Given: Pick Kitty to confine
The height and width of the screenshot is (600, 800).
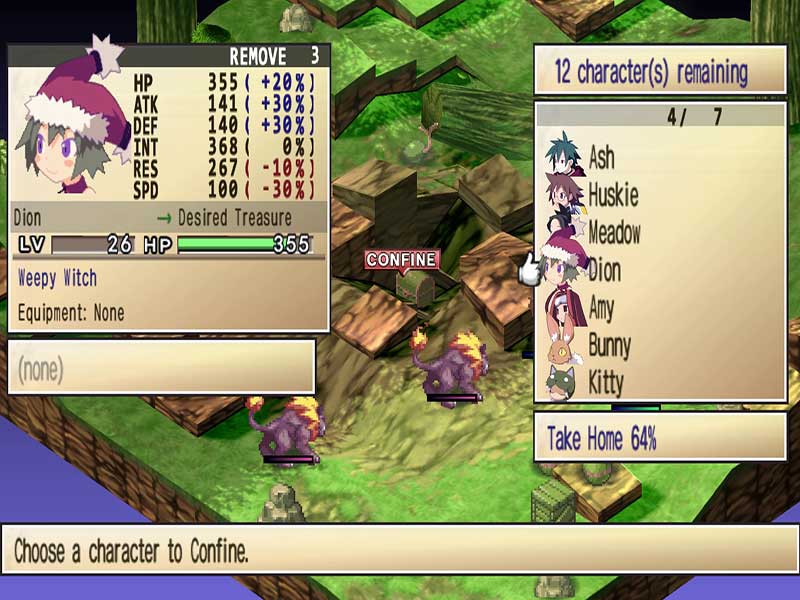Looking at the screenshot, I should coord(605,383).
